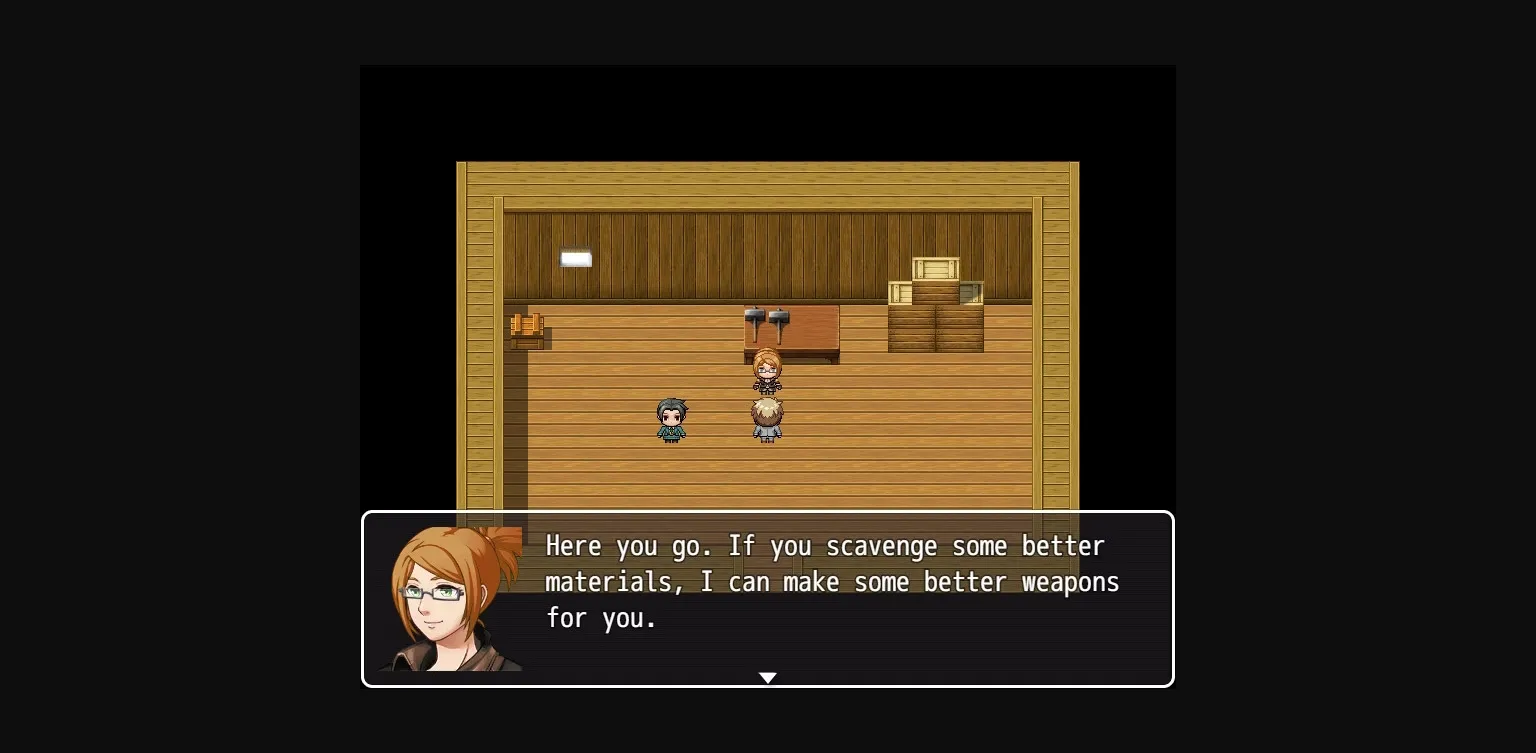Click the dark wooden crates at the pile's base
Screen dimensions: 1536x753
935,328
